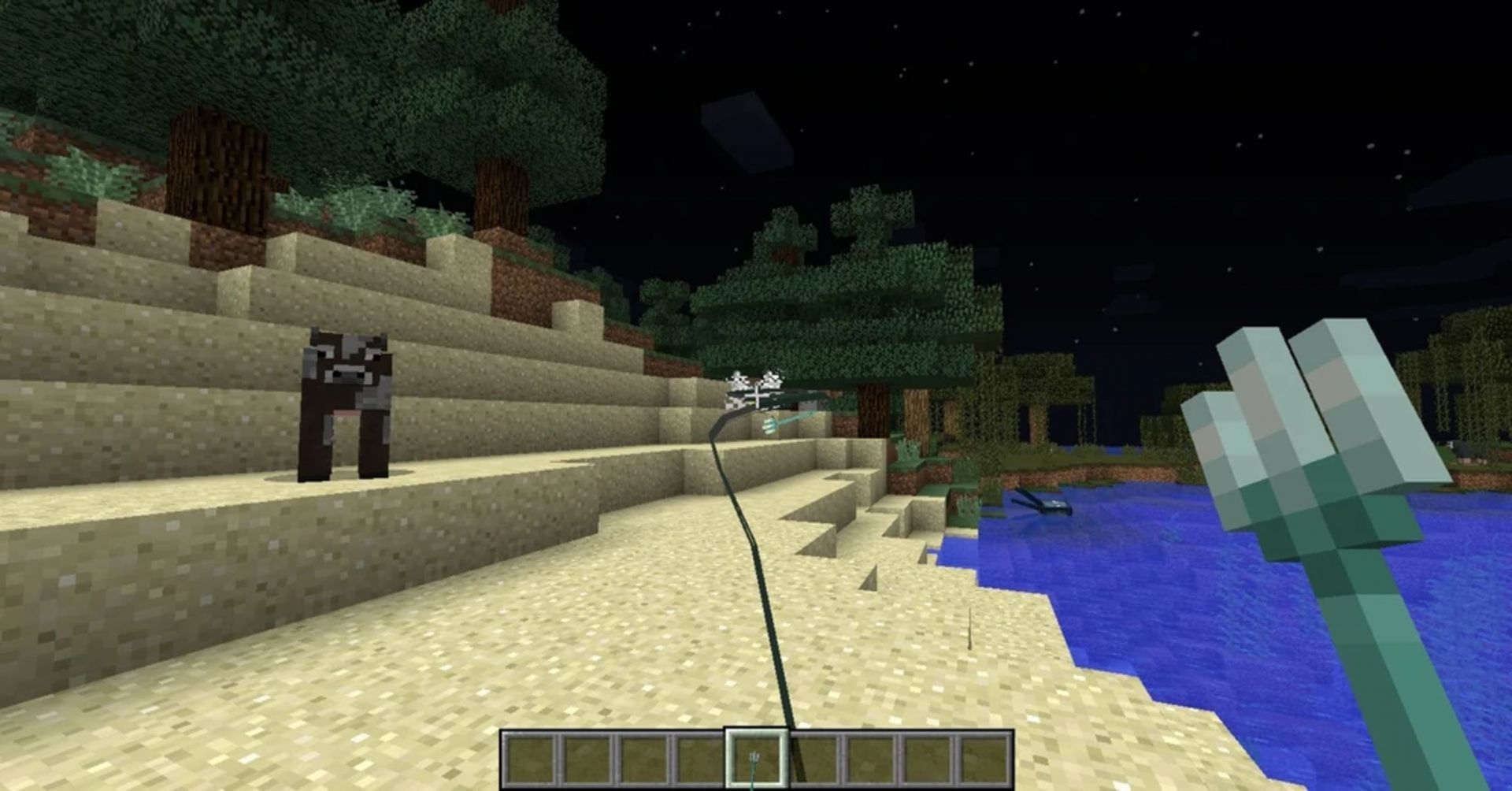Click the highlighted selected hotbar slot
The width and height of the screenshot is (1512, 791).
tap(754, 758)
